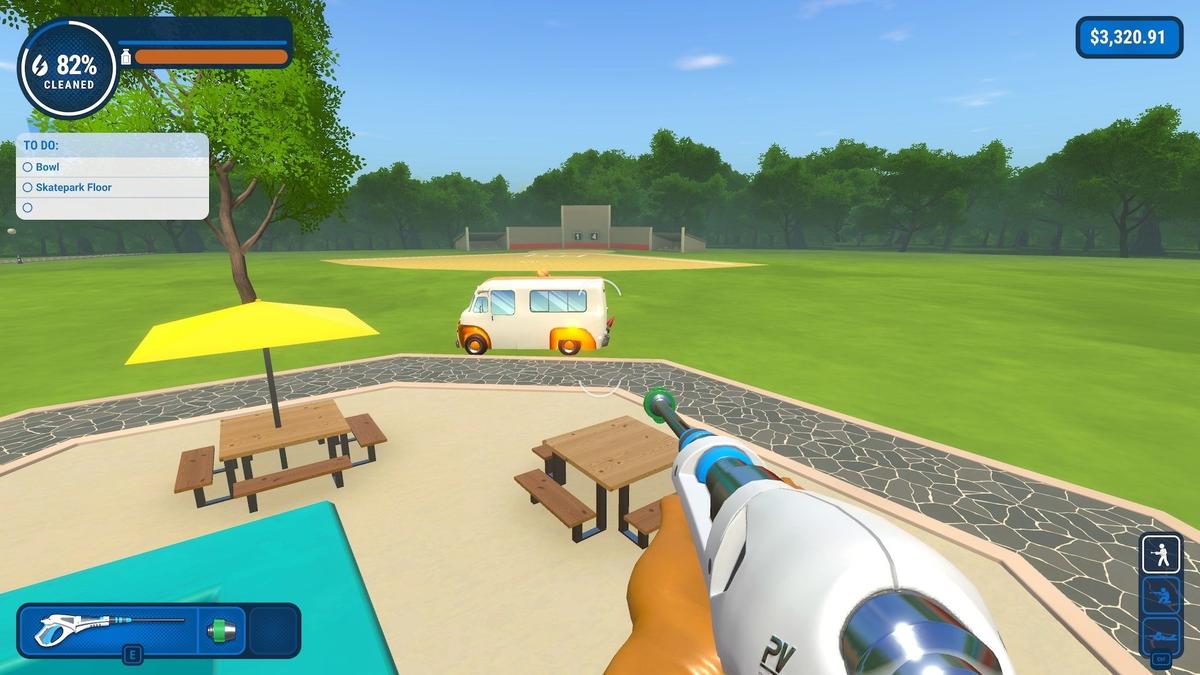1200x675 pixels.
Task: Click the 82% cleaned progress circle
Action: (69, 70)
